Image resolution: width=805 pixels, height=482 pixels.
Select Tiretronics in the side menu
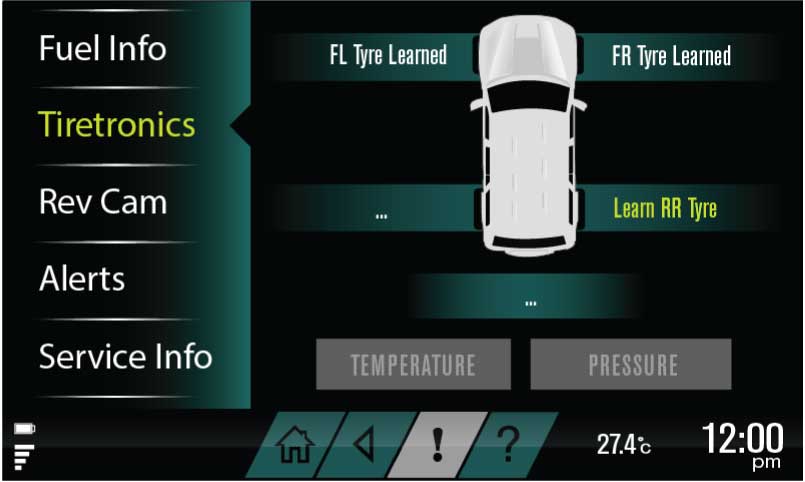tap(116, 125)
